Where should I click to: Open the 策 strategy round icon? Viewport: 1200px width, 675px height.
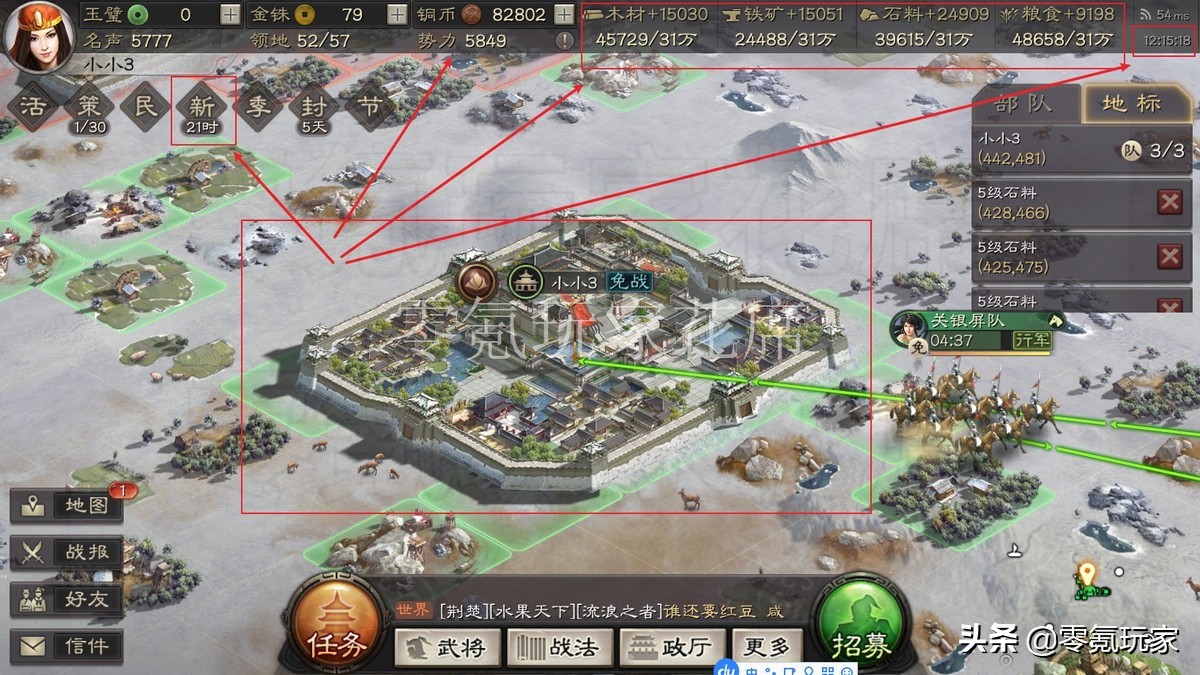click(x=90, y=108)
